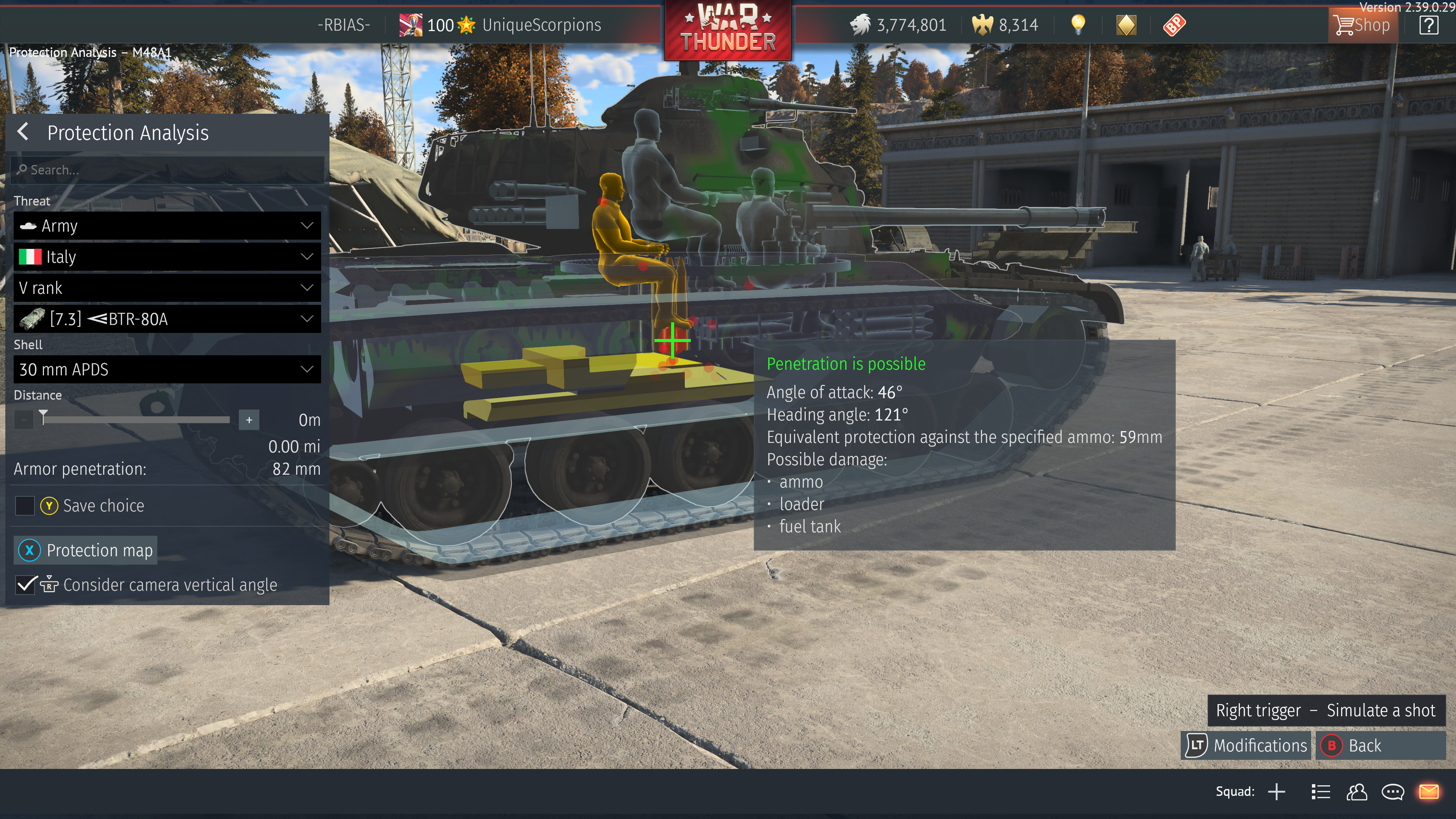Click the silver lions currency icon
The image size is (1456, 819).
coord(860,25)
